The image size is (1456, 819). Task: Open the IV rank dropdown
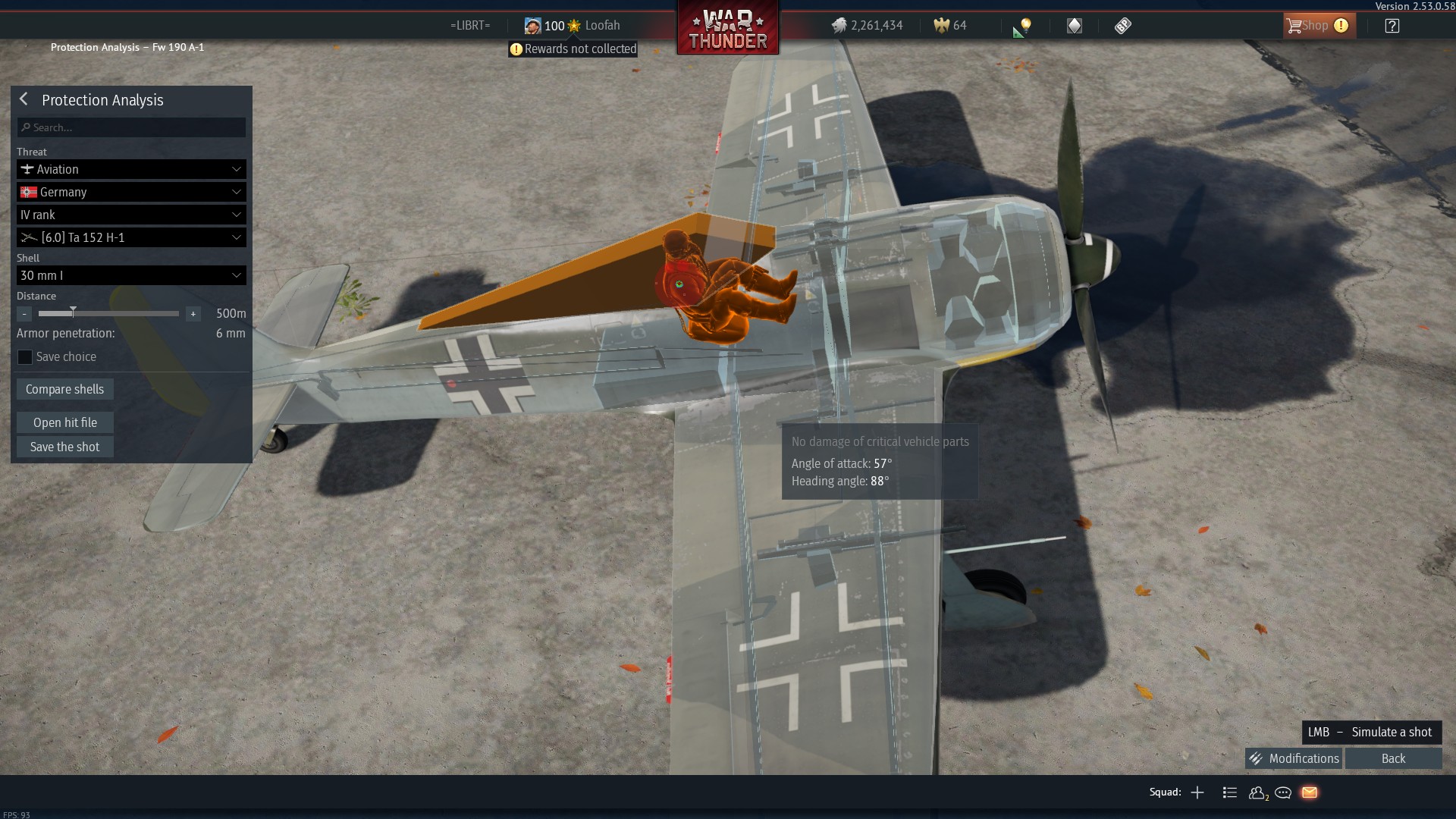click(x=131, y=215)
